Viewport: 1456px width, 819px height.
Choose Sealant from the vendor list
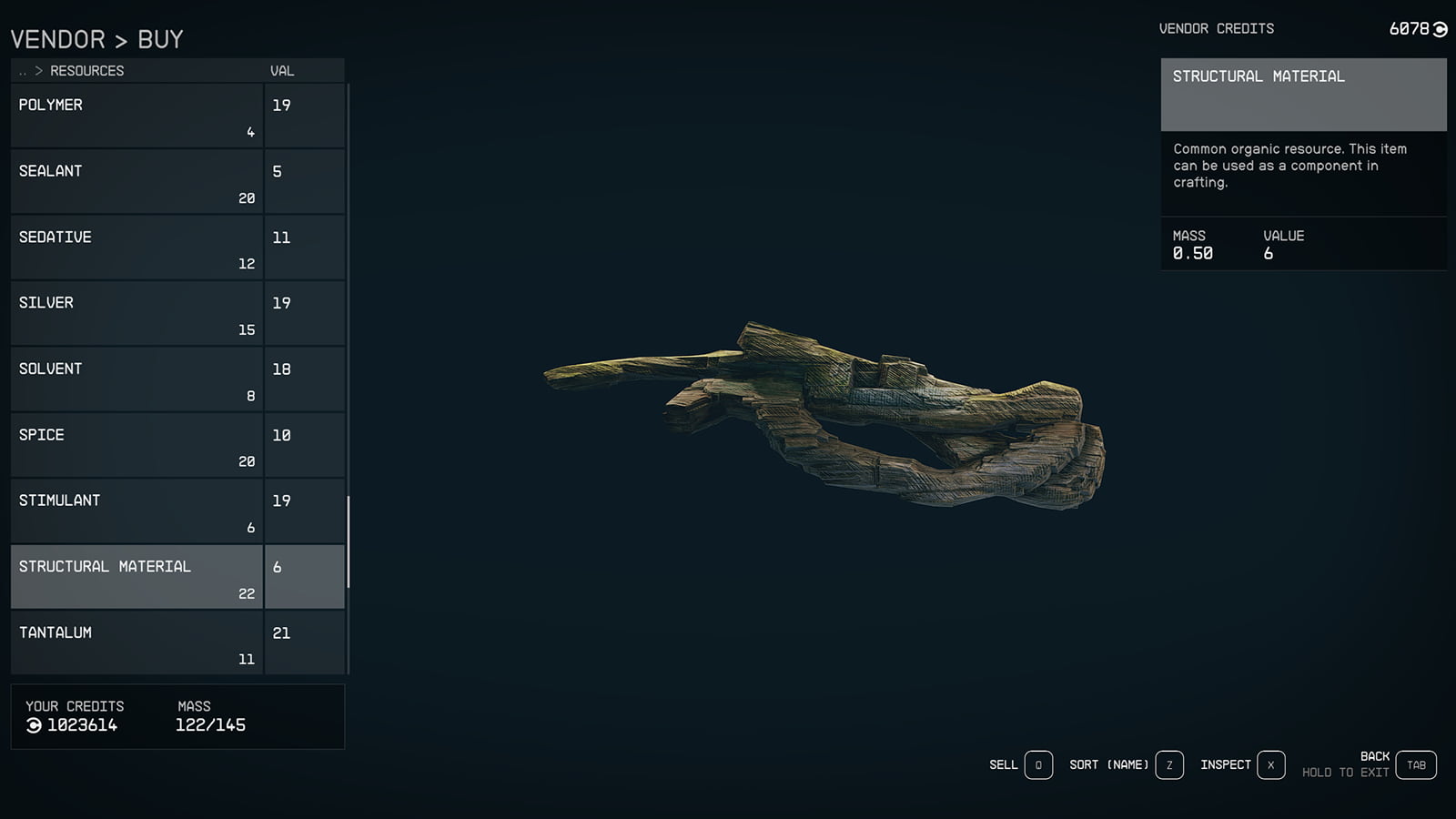[x=136, y=182]
